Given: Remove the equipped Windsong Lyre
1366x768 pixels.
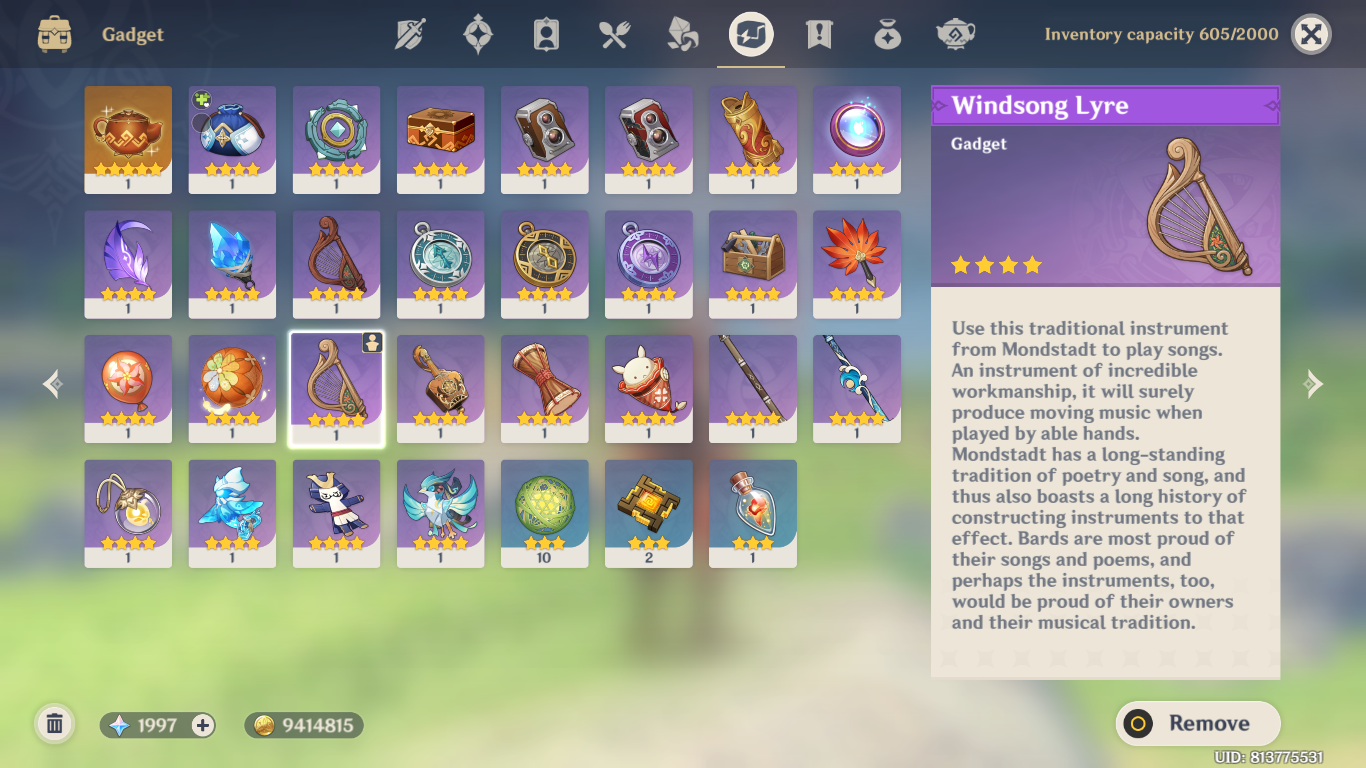Looking at the screenshot, I should 1197,723.
